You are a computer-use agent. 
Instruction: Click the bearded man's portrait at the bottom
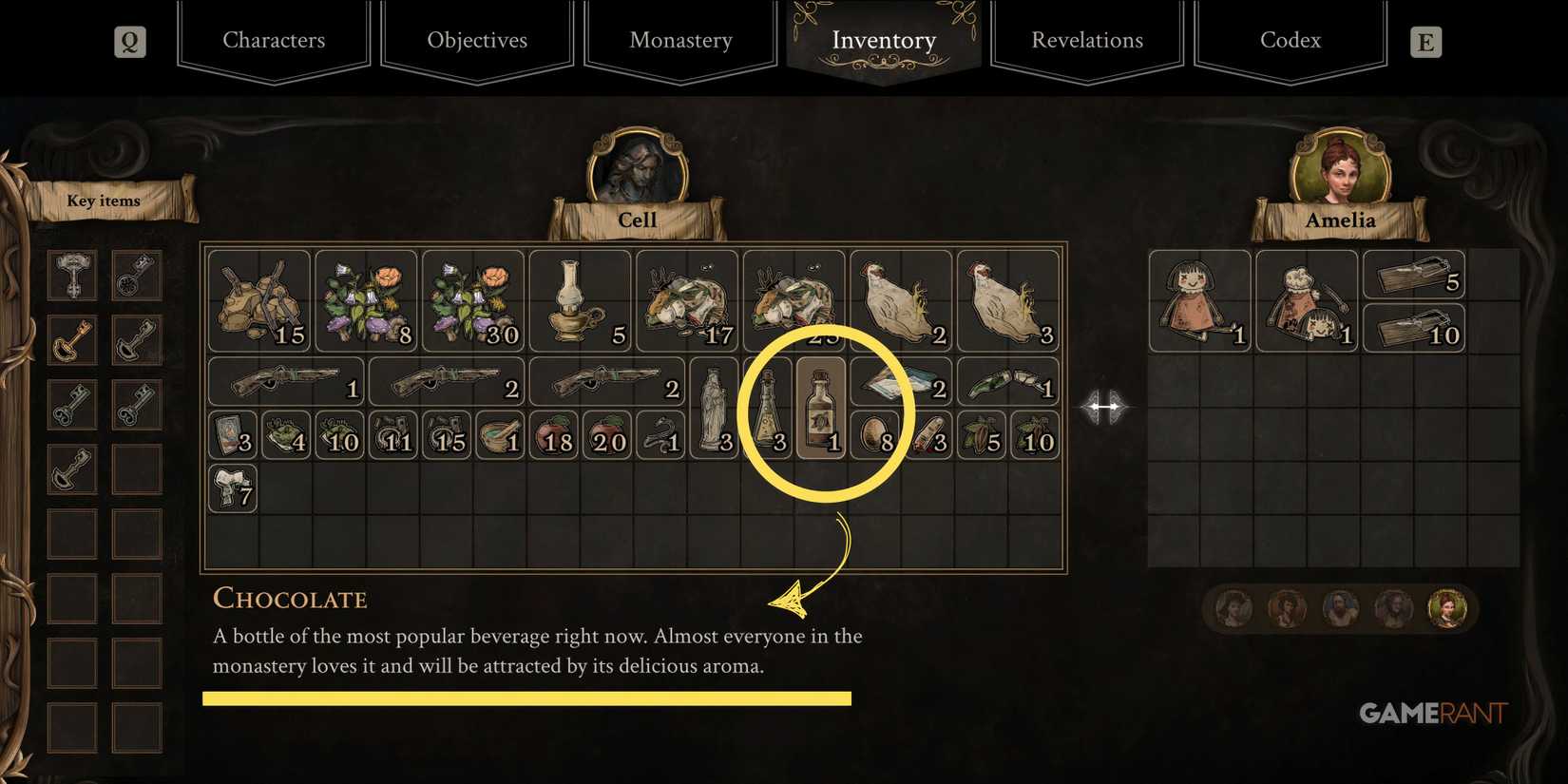coord(1343,608)
